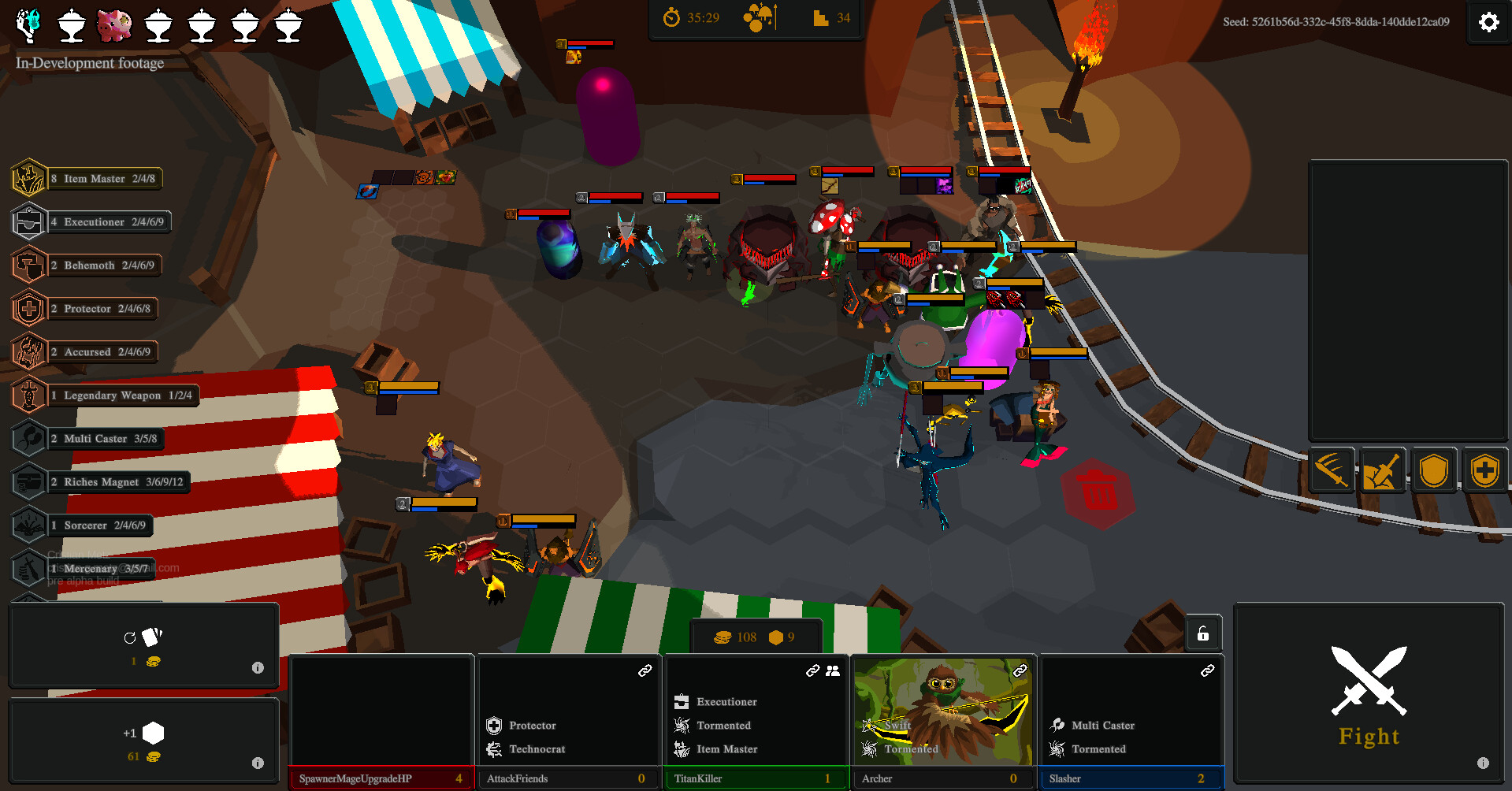
Task: Click the pink piggy bank icon in the trophy row
Action: [113, 24]
